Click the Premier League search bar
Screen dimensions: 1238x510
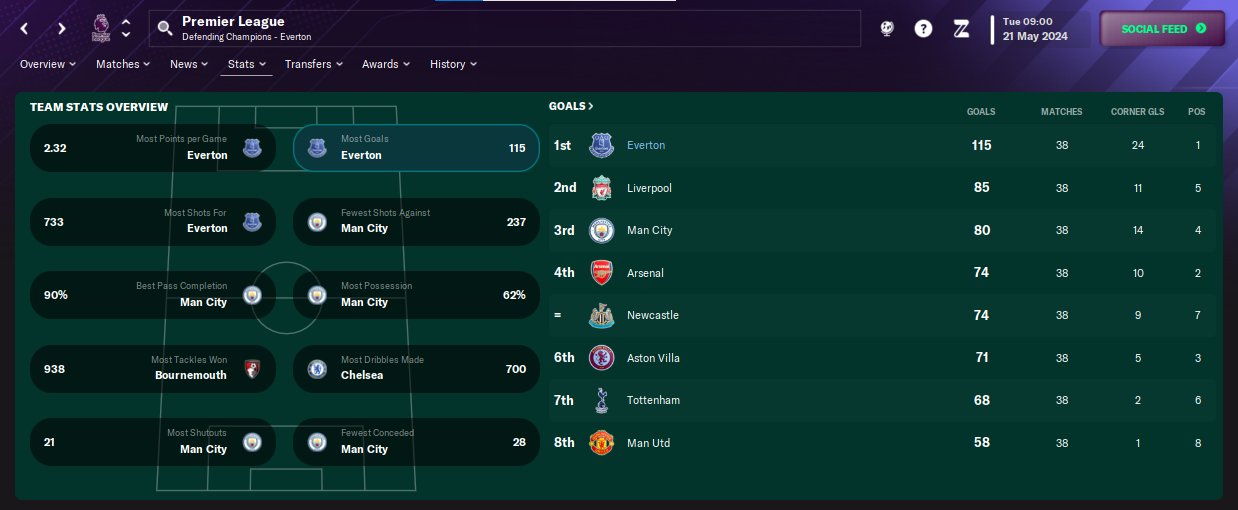505,28
